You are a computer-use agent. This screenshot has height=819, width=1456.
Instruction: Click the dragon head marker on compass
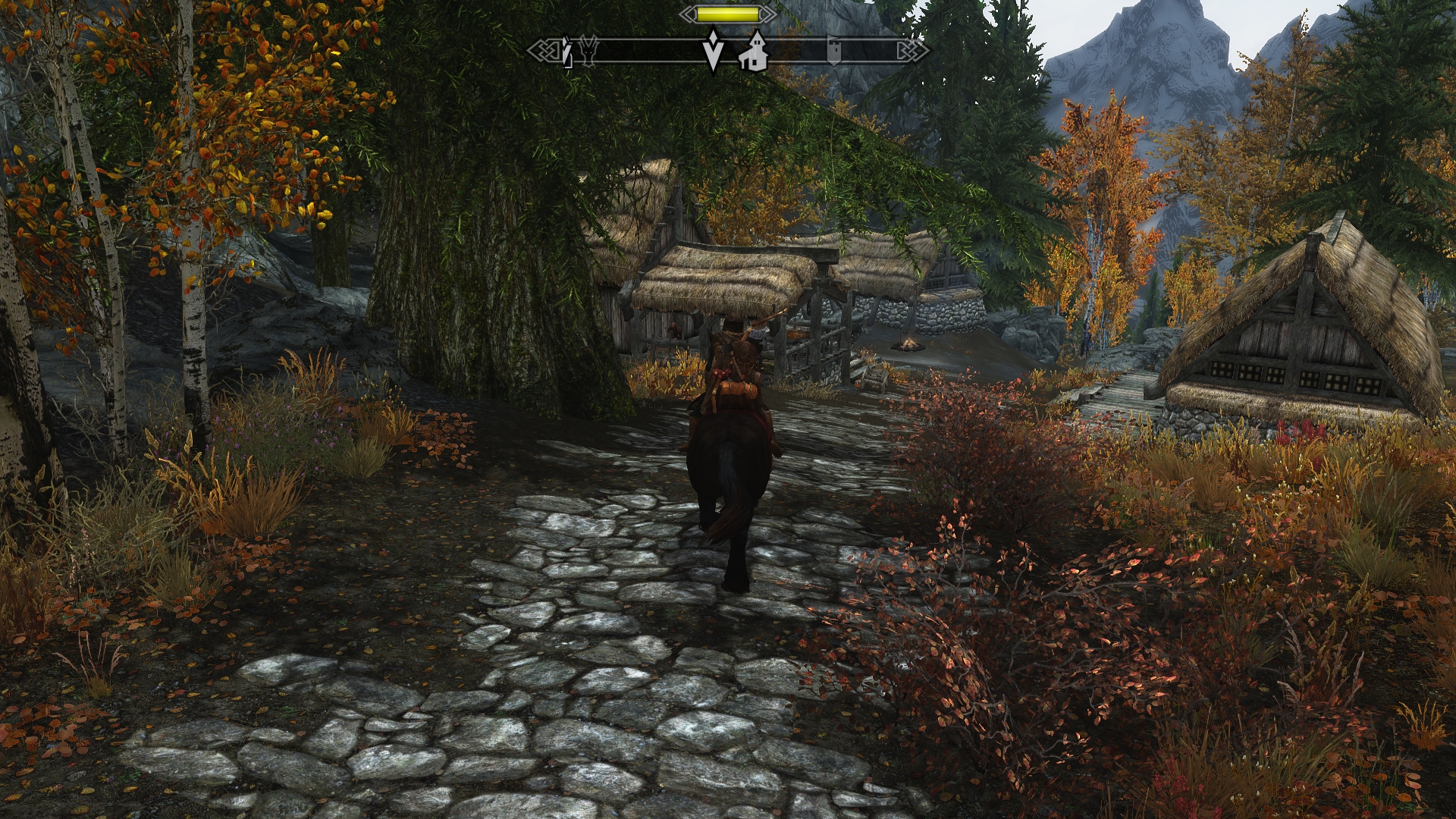pos(589,51)
